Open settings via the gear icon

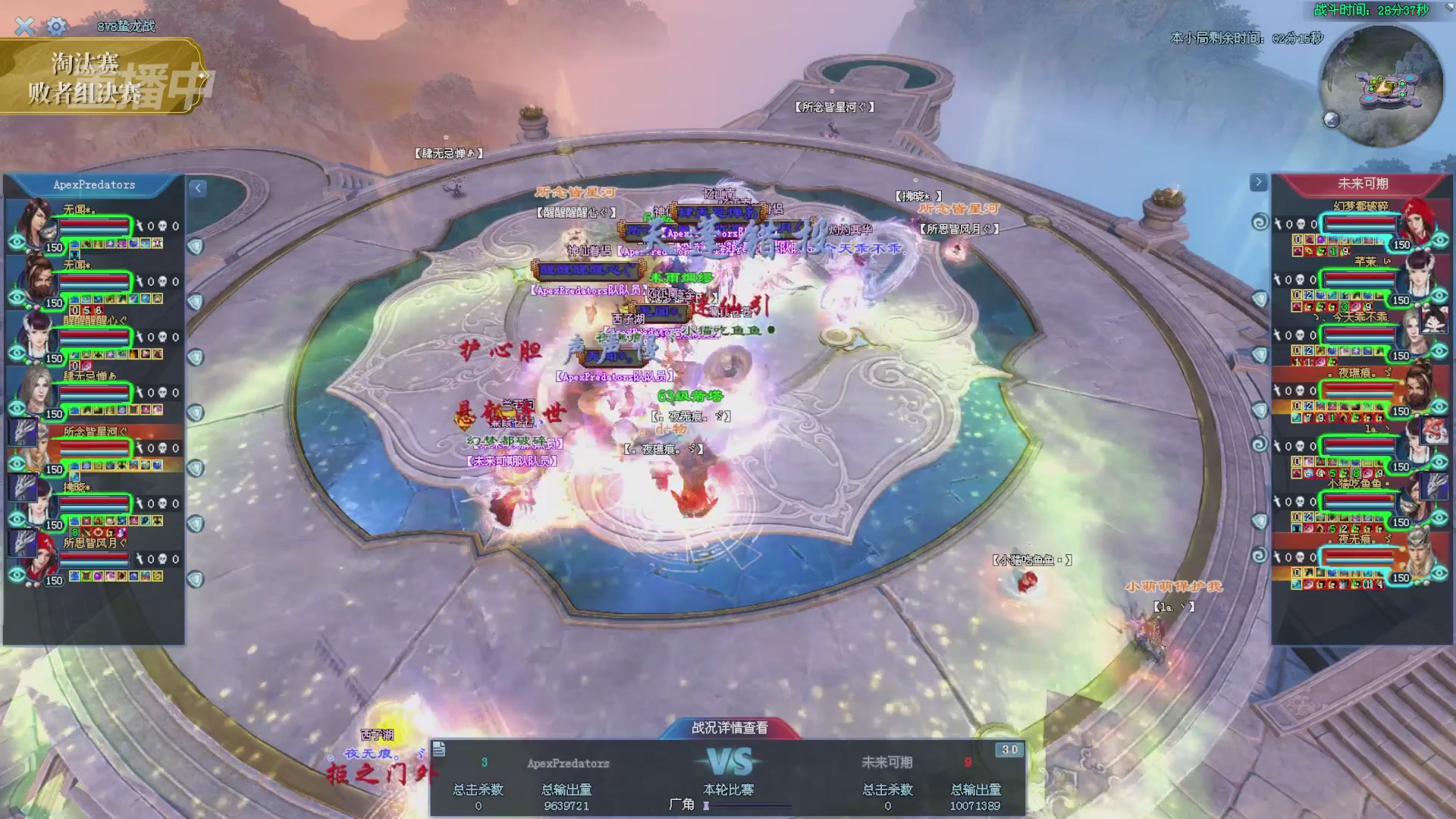(56, 27)
